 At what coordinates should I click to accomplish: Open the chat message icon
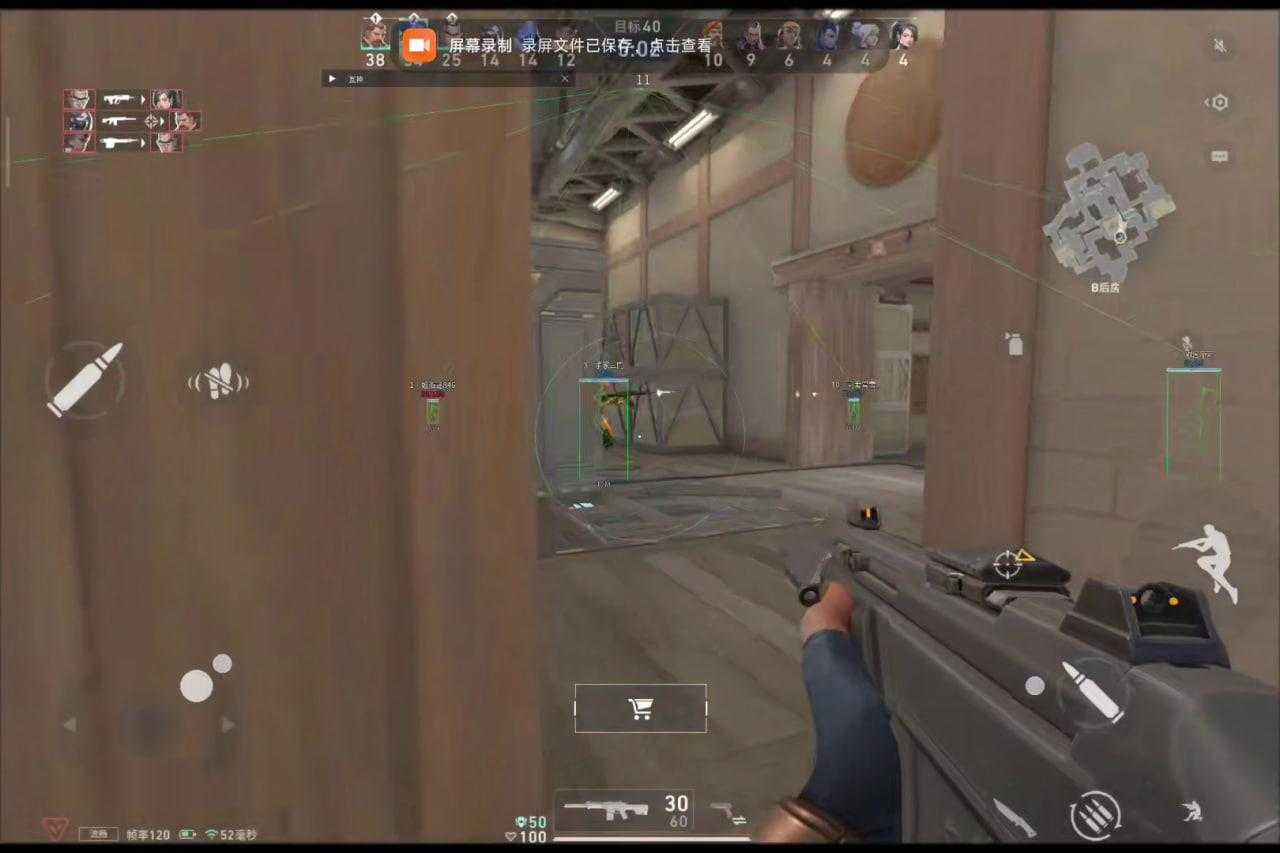click(x=1219, y=157)
